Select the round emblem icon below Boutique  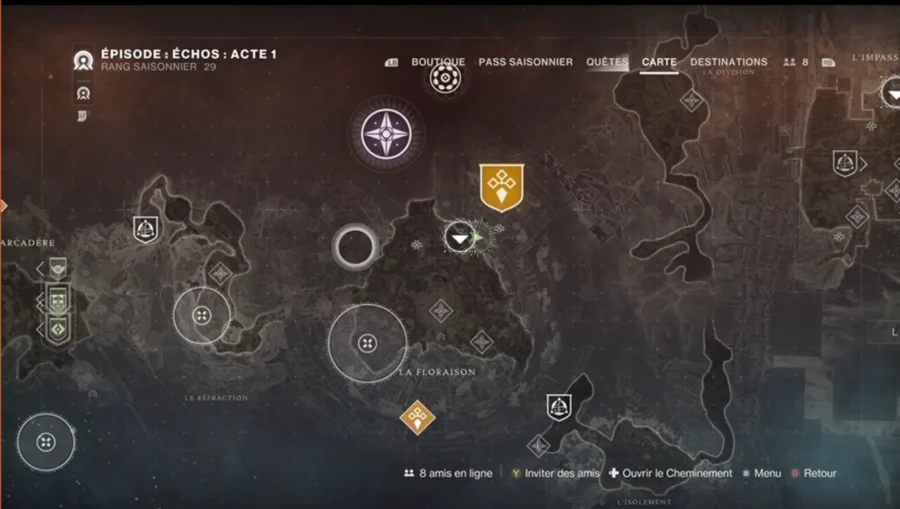445,78
